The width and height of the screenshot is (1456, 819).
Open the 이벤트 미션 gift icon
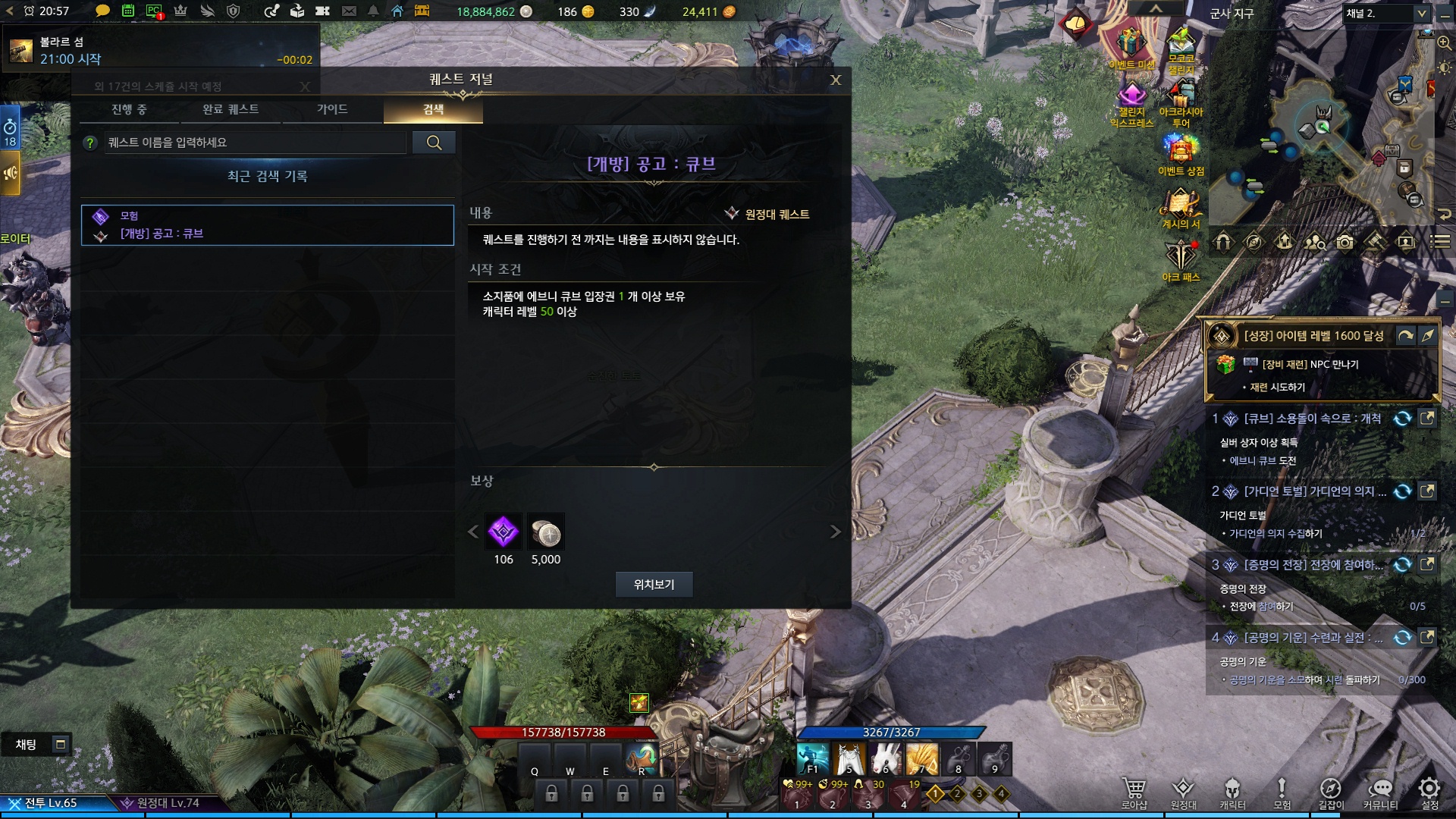tap(1131, 47)
